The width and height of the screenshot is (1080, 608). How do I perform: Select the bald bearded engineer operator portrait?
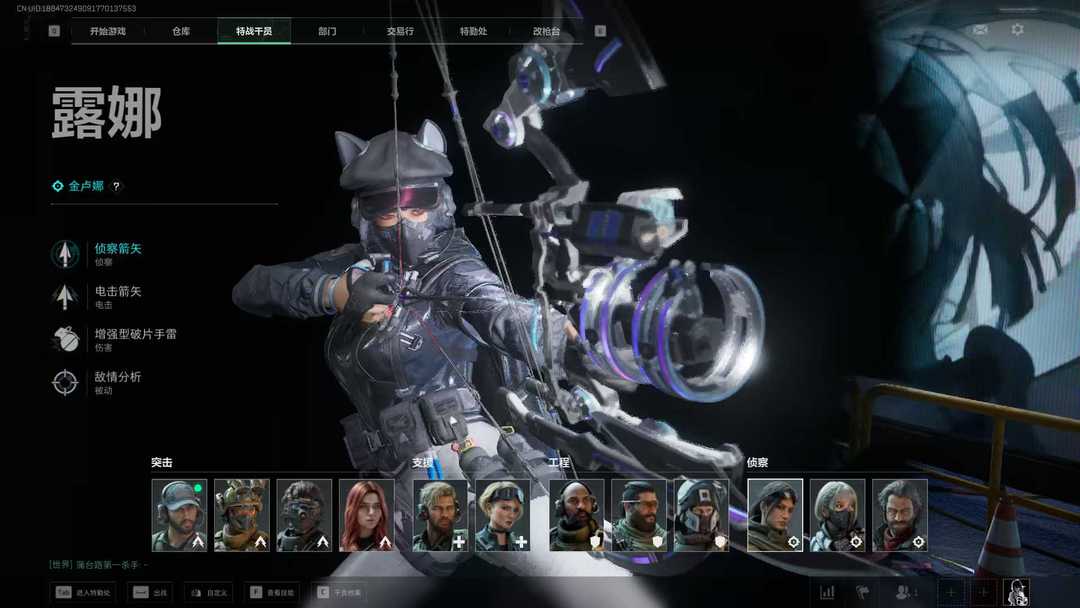[x=576, y=515]
